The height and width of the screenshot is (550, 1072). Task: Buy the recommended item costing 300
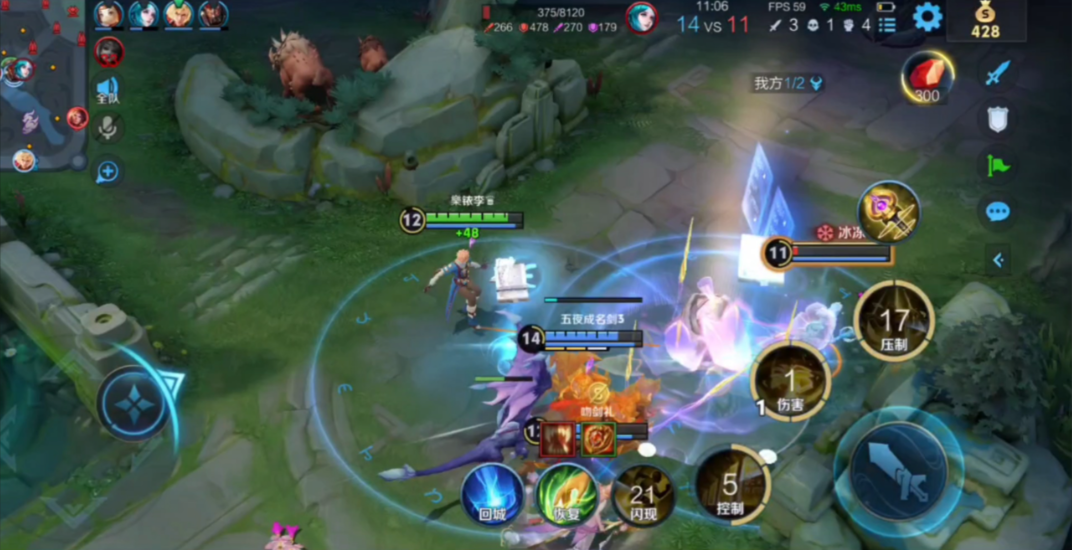(926, 78)
